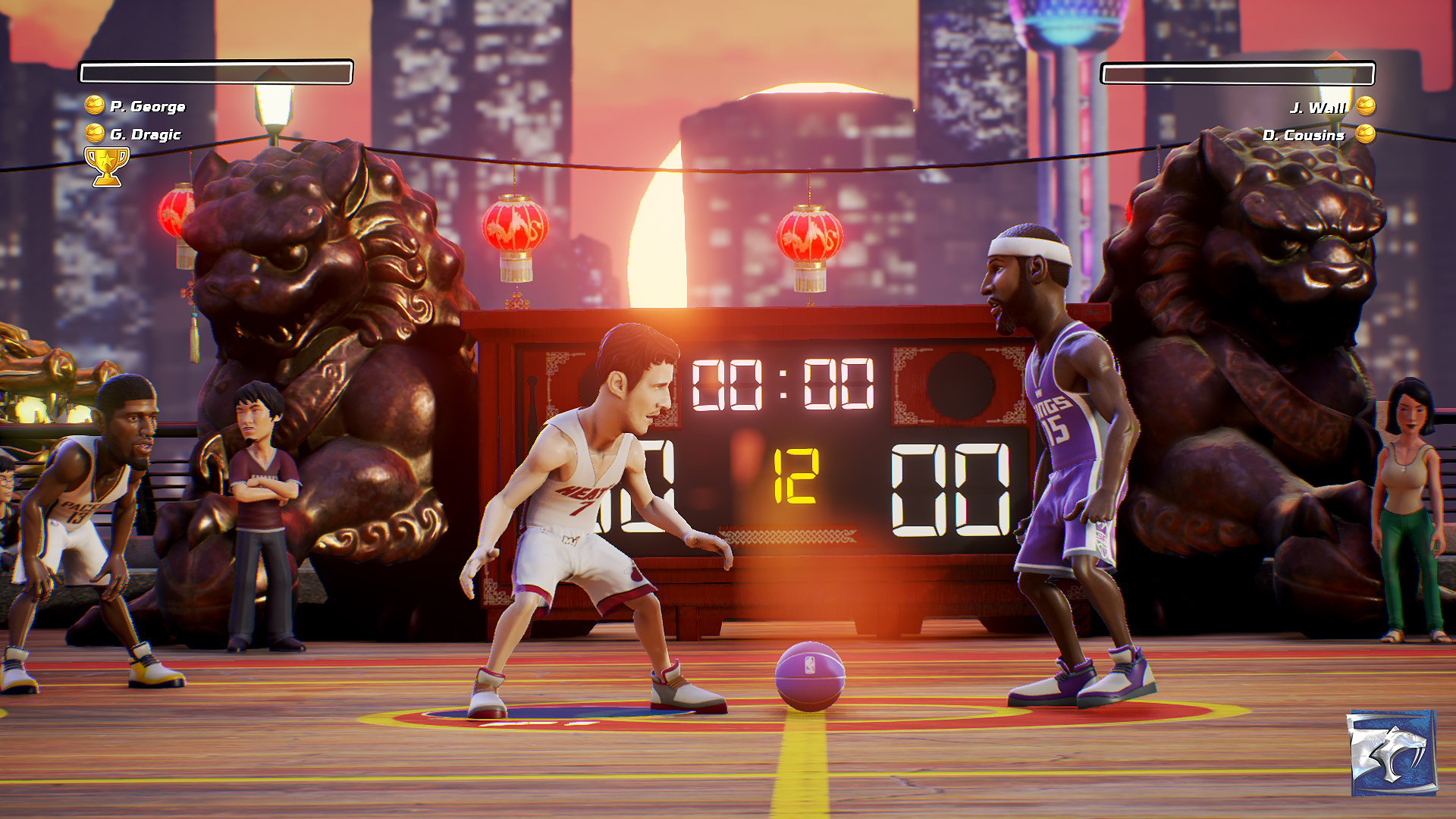Image resolution: width=1456 pixels, height=819 pixels.
Task: Toggle the left team stamina bar
Action: click(x=216, y=71)
